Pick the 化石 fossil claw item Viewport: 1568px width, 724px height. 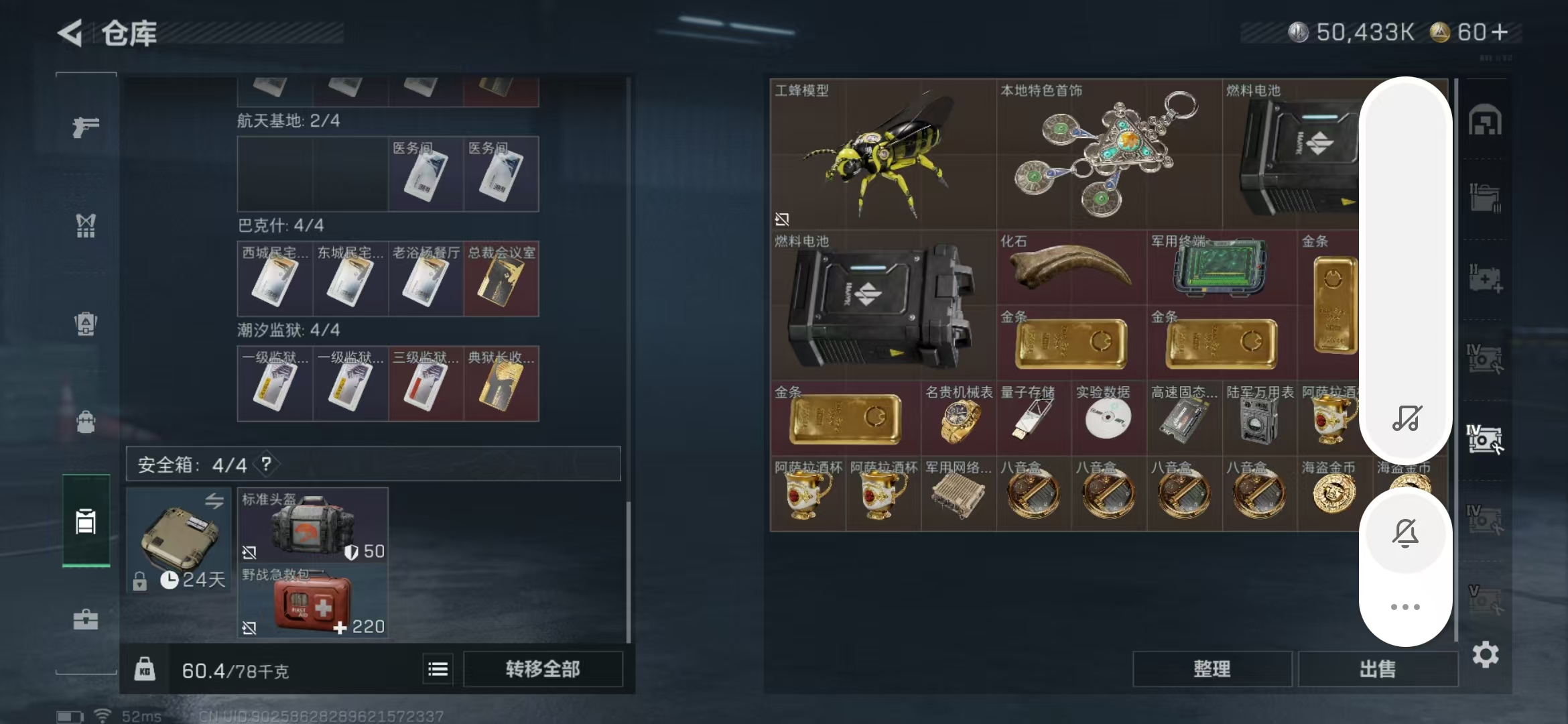point(1071,268)
